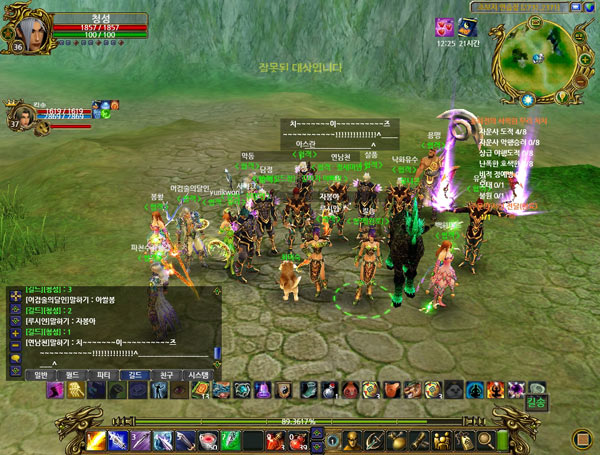The height and width of the screenshot is (455, 600).
Task: Switch to the 파티 chat tab
Action: click(102, 374)
